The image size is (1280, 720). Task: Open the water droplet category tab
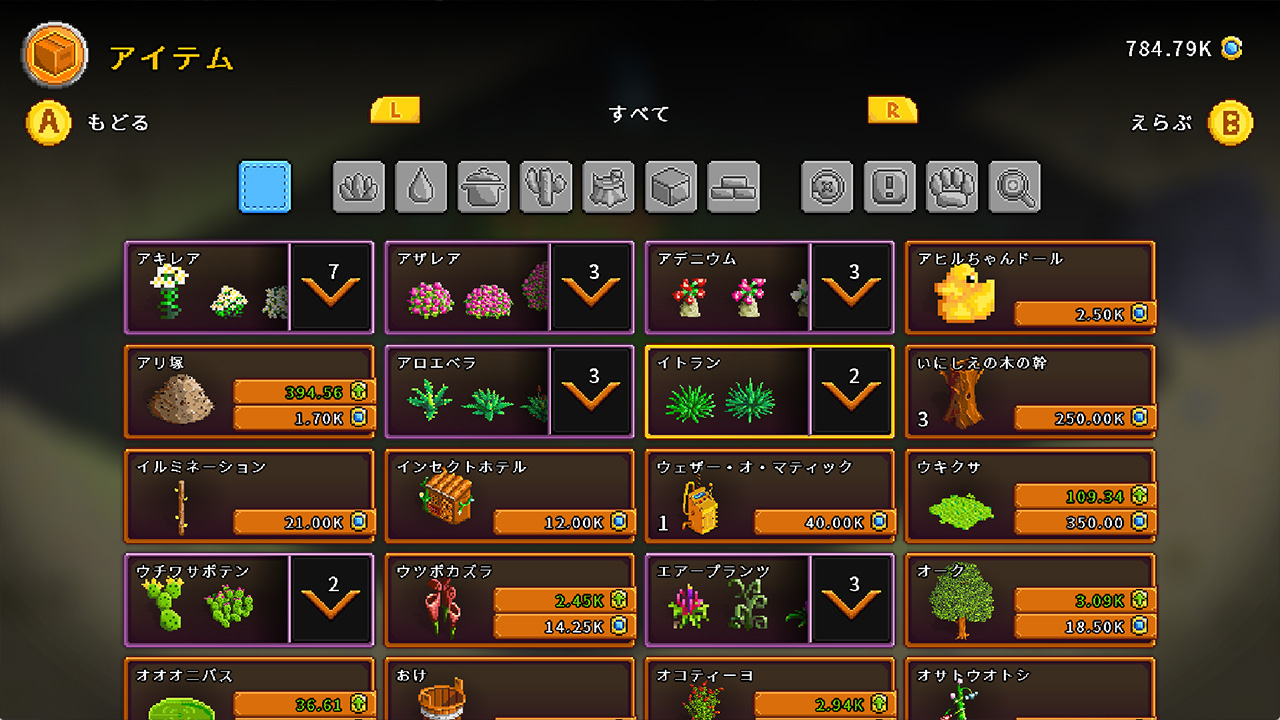(421, 187)
